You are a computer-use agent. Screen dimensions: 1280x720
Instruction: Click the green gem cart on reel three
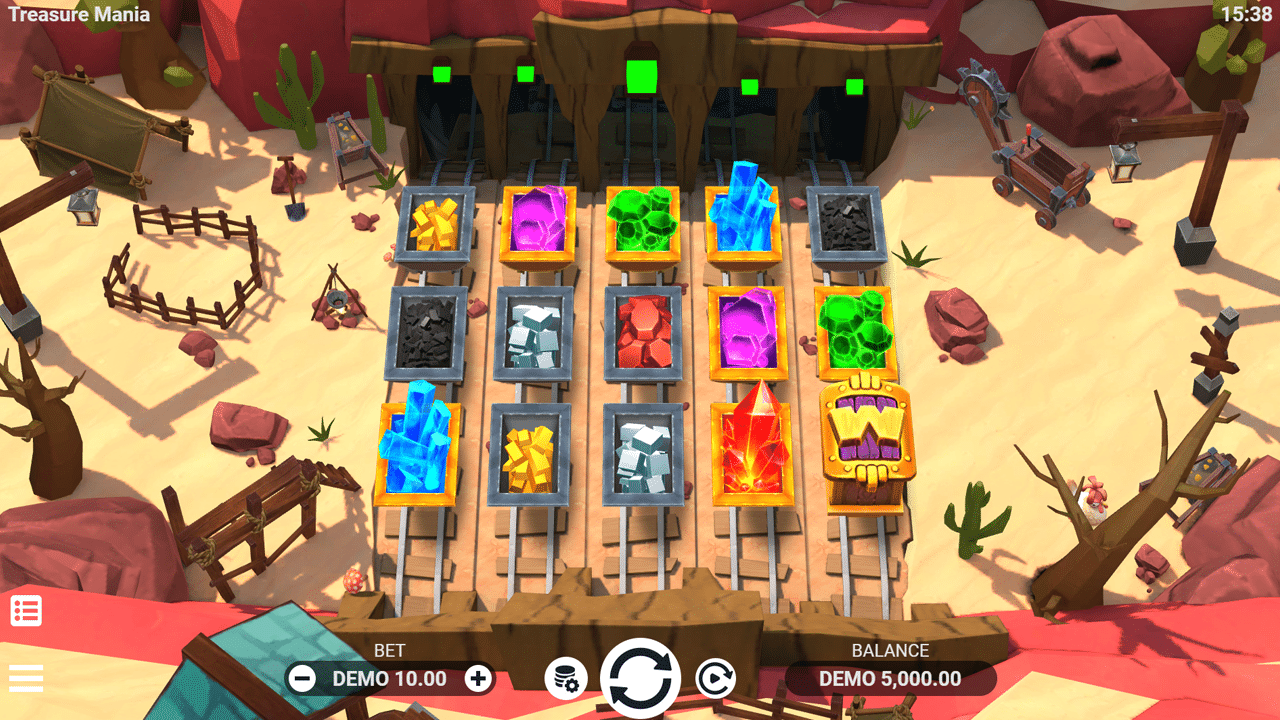[645, 220]
